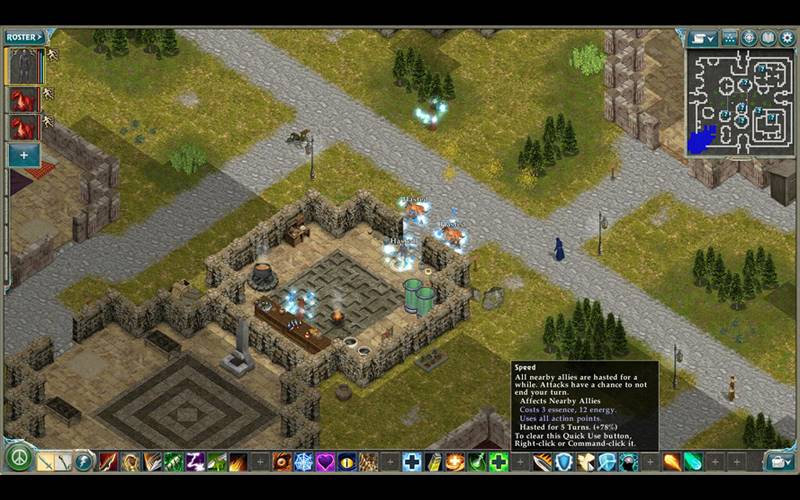Select the bow ranged attack
800x500 pixels.
pos(64,461)
